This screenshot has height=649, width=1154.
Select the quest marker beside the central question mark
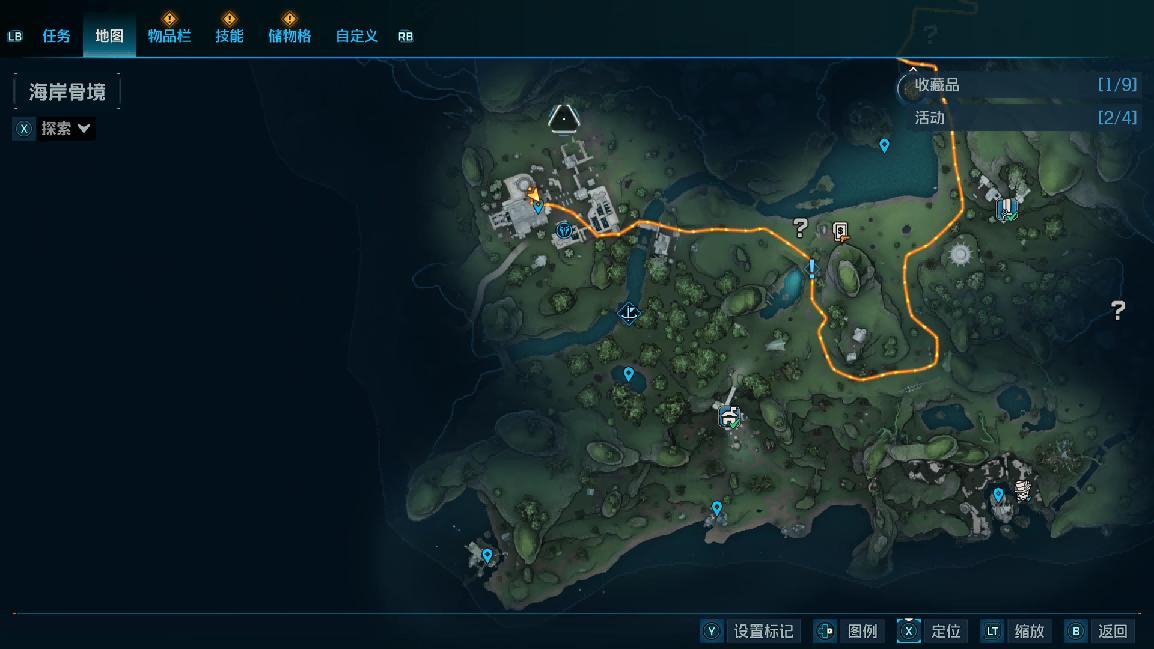841,232
